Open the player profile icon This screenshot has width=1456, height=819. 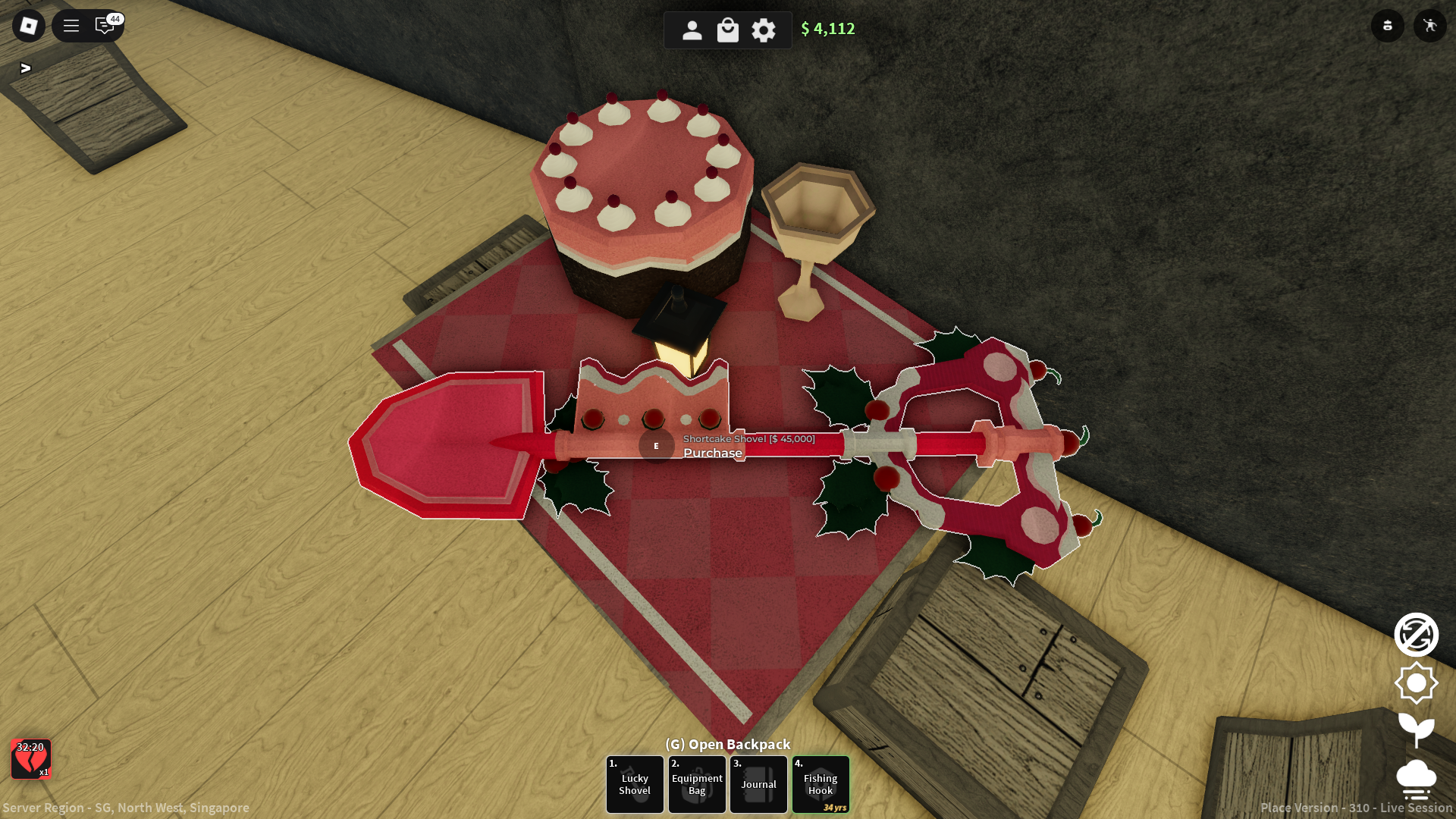[692, 30]
